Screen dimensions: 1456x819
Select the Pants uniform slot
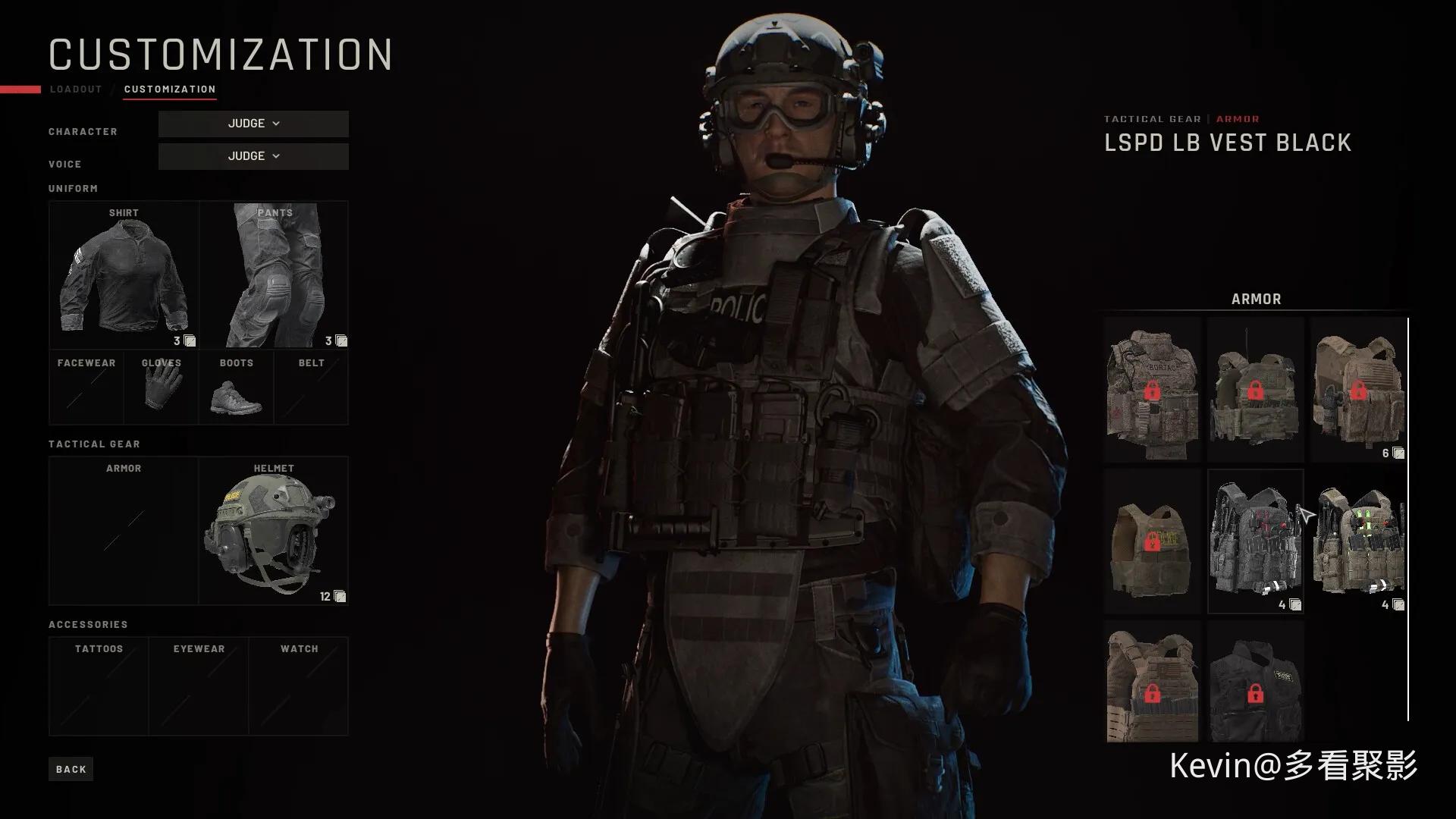click(x=274, y=275)
